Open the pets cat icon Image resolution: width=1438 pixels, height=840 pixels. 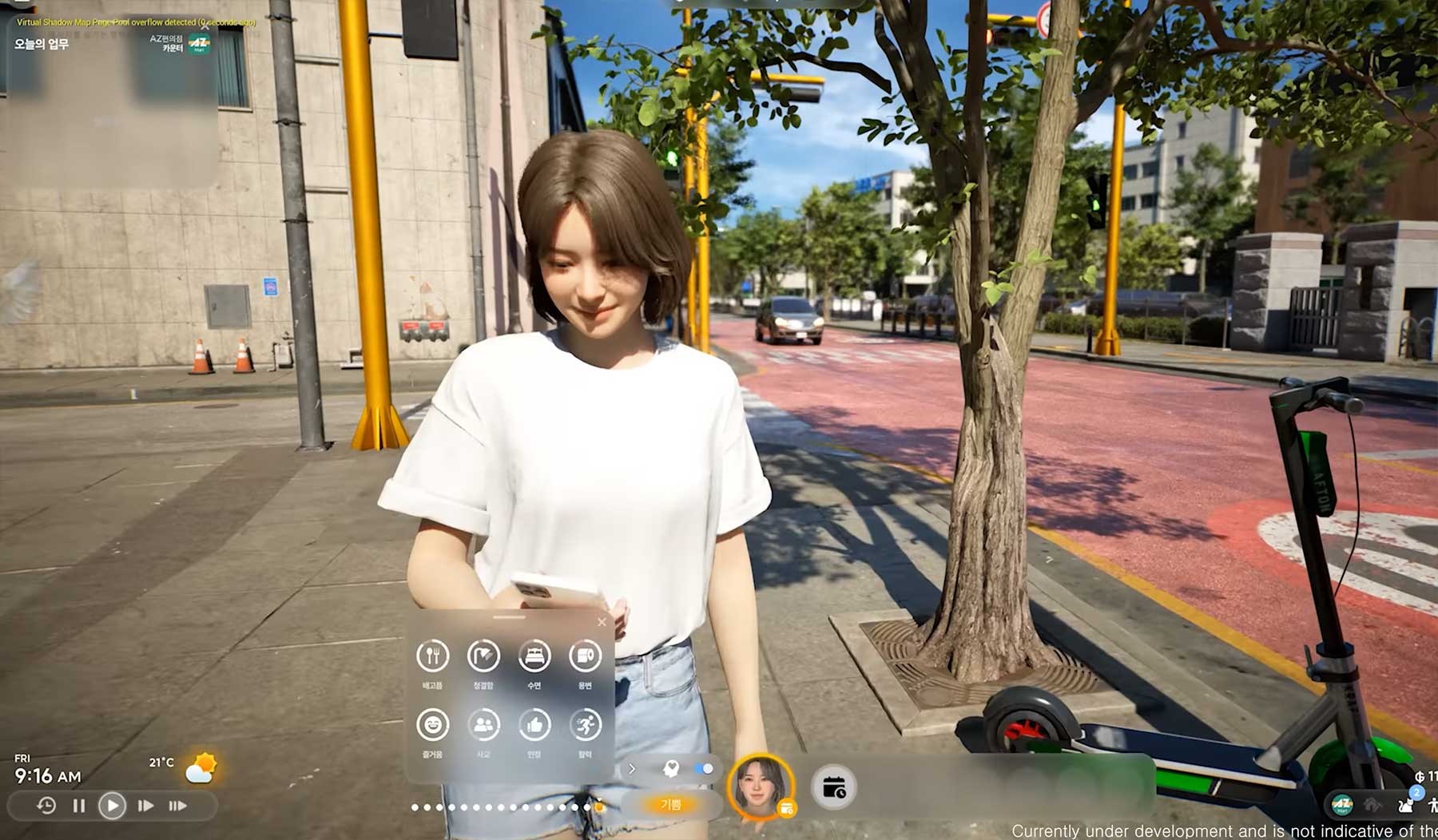(x=1406, y=804)
